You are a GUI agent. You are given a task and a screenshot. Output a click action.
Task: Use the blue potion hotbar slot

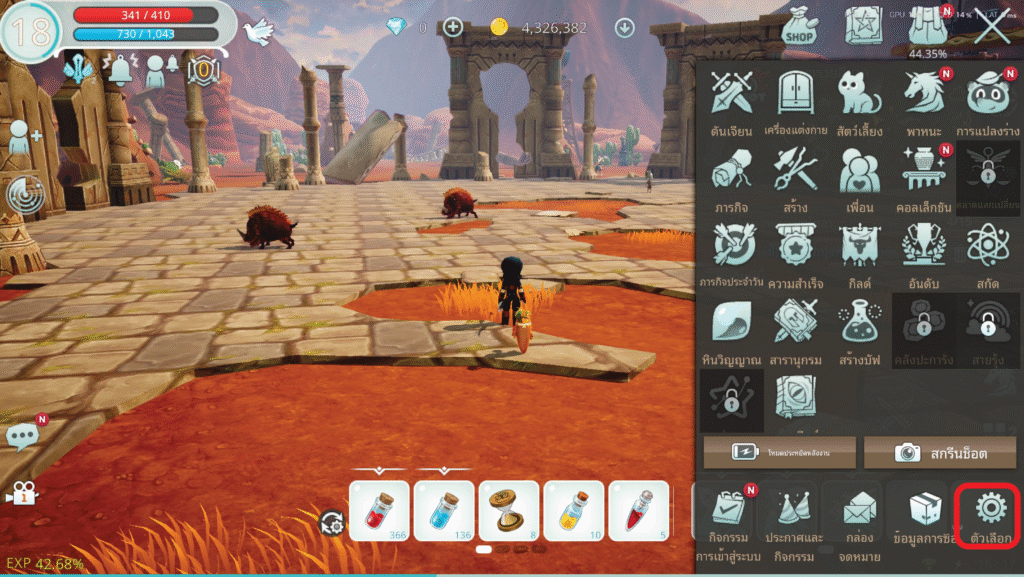point(444,511)
